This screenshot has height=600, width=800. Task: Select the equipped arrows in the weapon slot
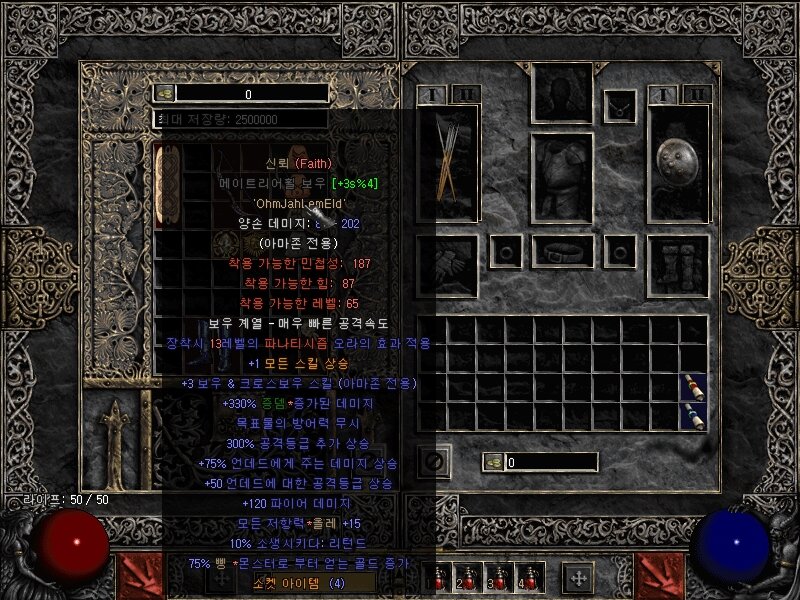(x=448, y=162)
